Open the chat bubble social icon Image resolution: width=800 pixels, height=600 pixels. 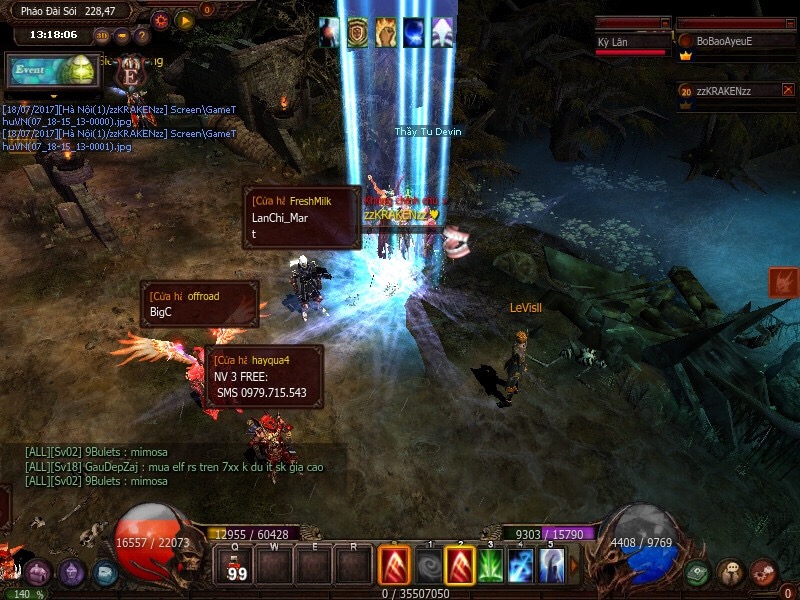(x=730, y=573)
